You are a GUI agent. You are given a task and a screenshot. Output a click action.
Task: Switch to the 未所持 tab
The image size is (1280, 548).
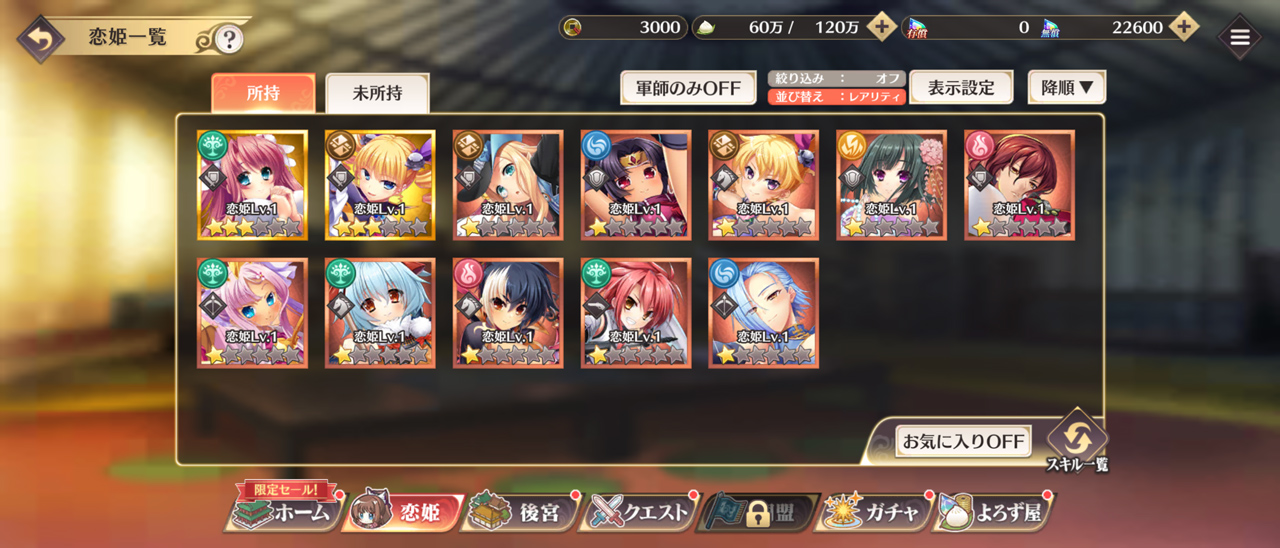point(377,93)
